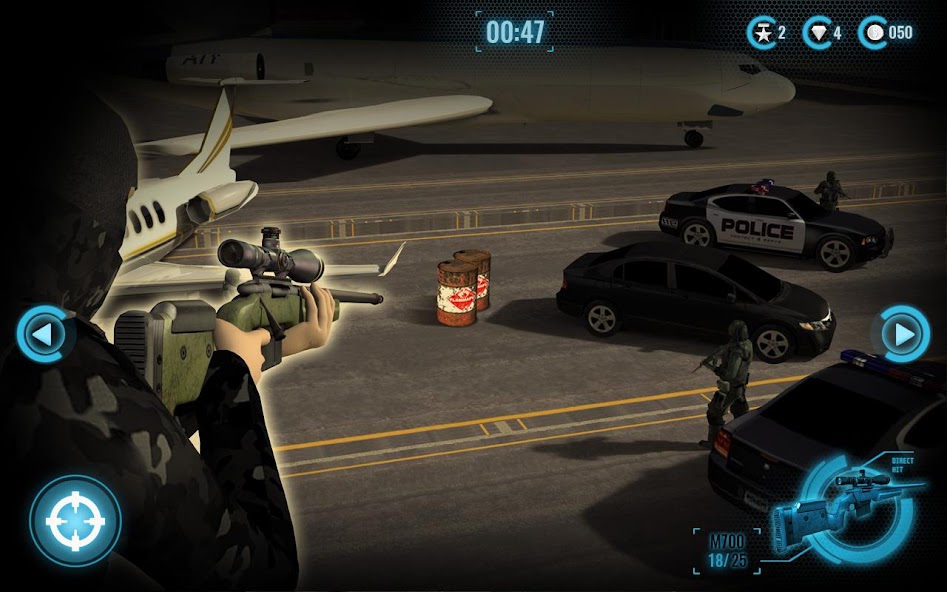Tap the right arrow button
947x592 pixels.
pos(903,334)
